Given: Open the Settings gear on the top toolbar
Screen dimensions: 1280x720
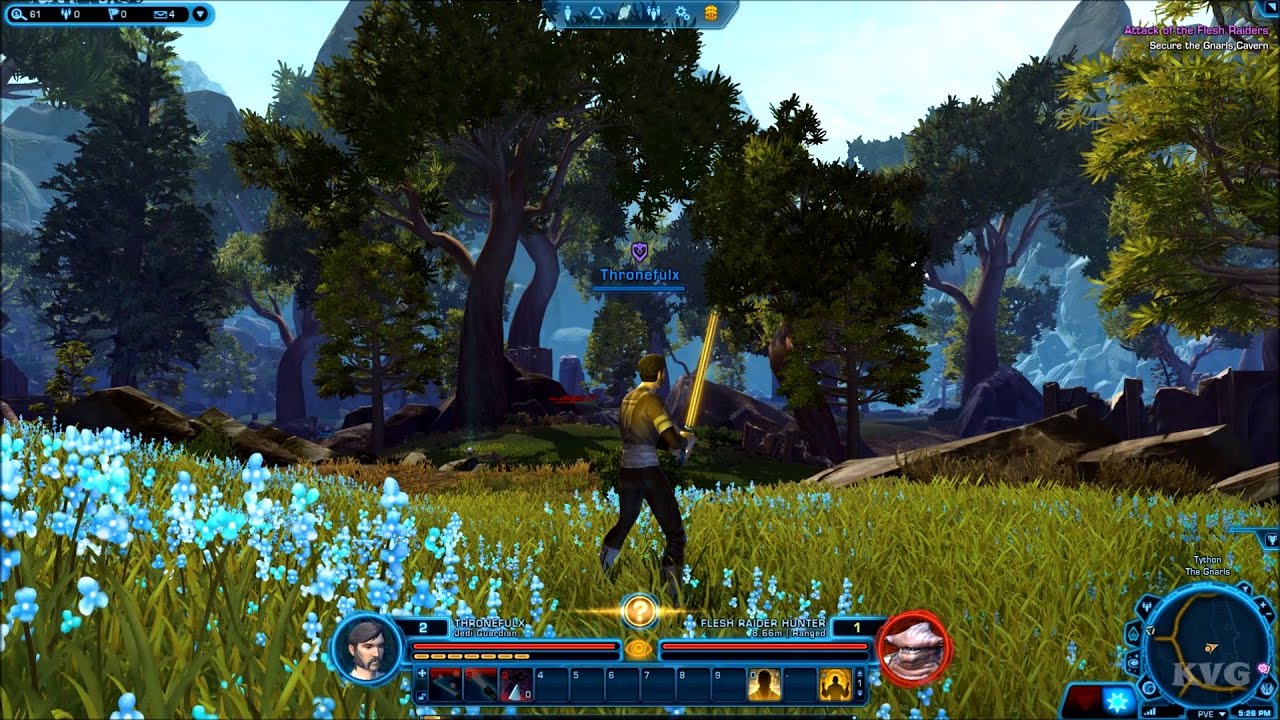Looking at the screenshot, I should pos(681,12).
